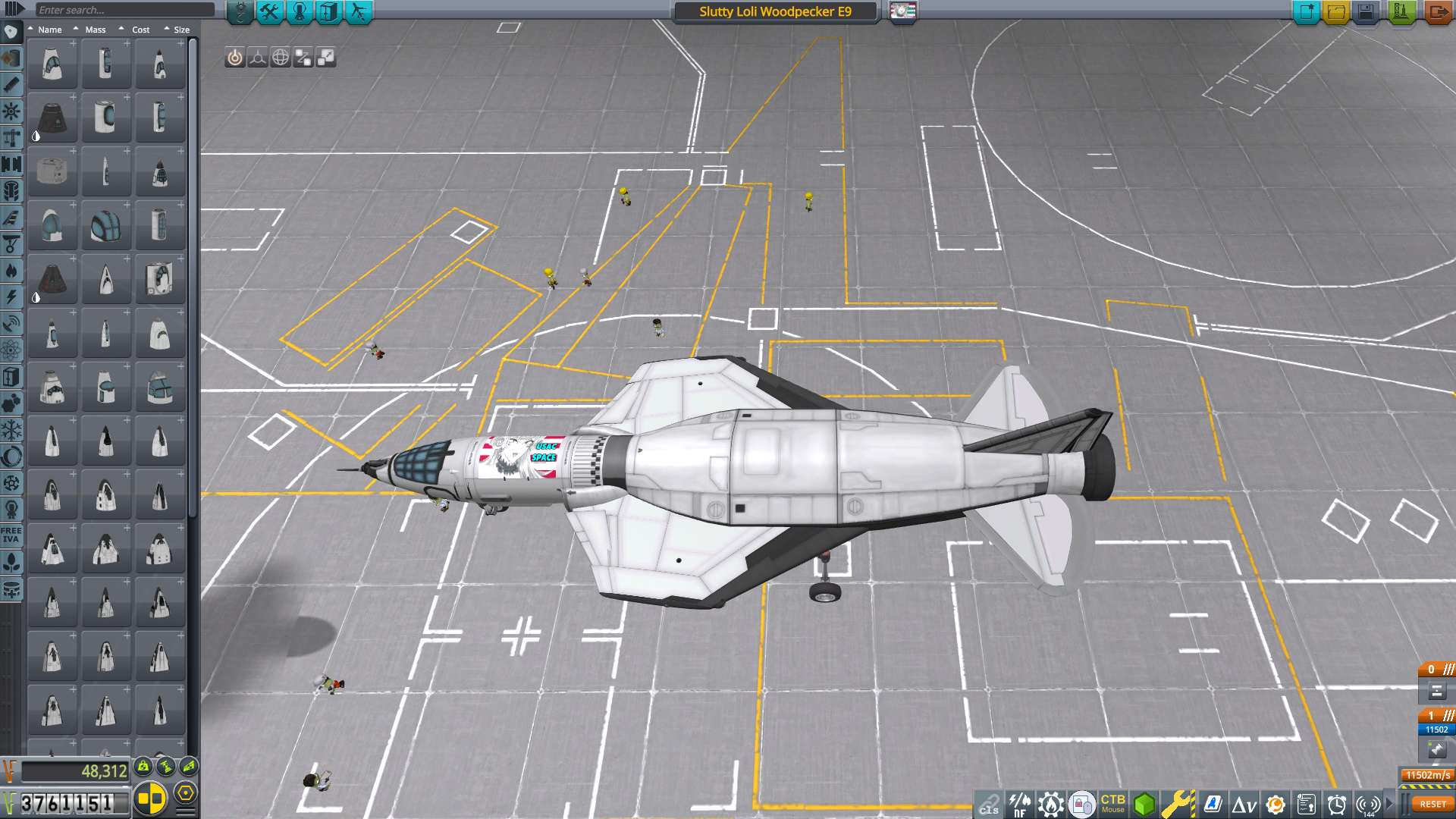This screenshot has width=1456, height=819.
Task: Start a new craft
Action: point(1306,12)
